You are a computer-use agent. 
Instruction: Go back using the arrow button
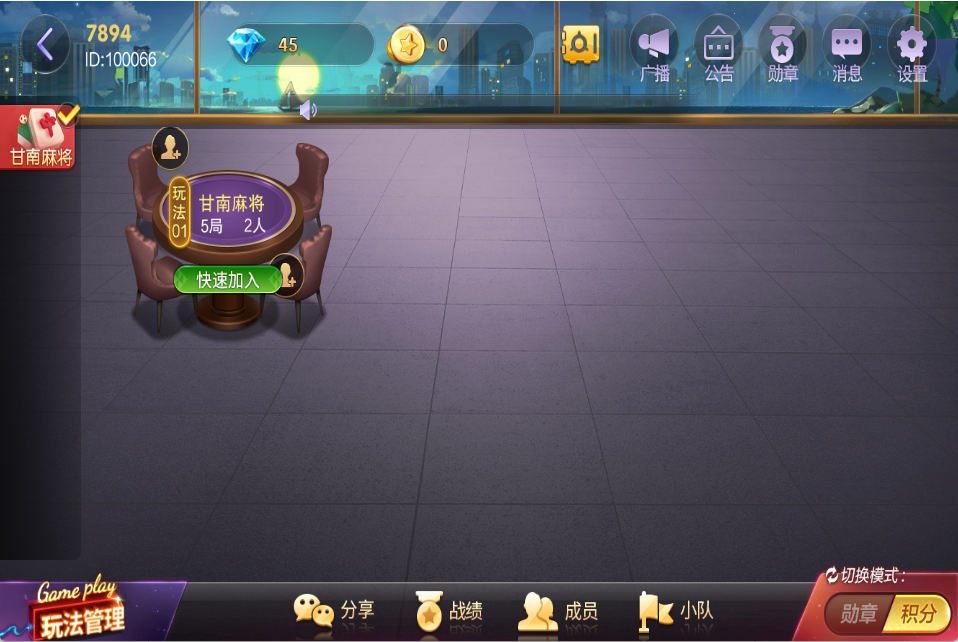45,45
